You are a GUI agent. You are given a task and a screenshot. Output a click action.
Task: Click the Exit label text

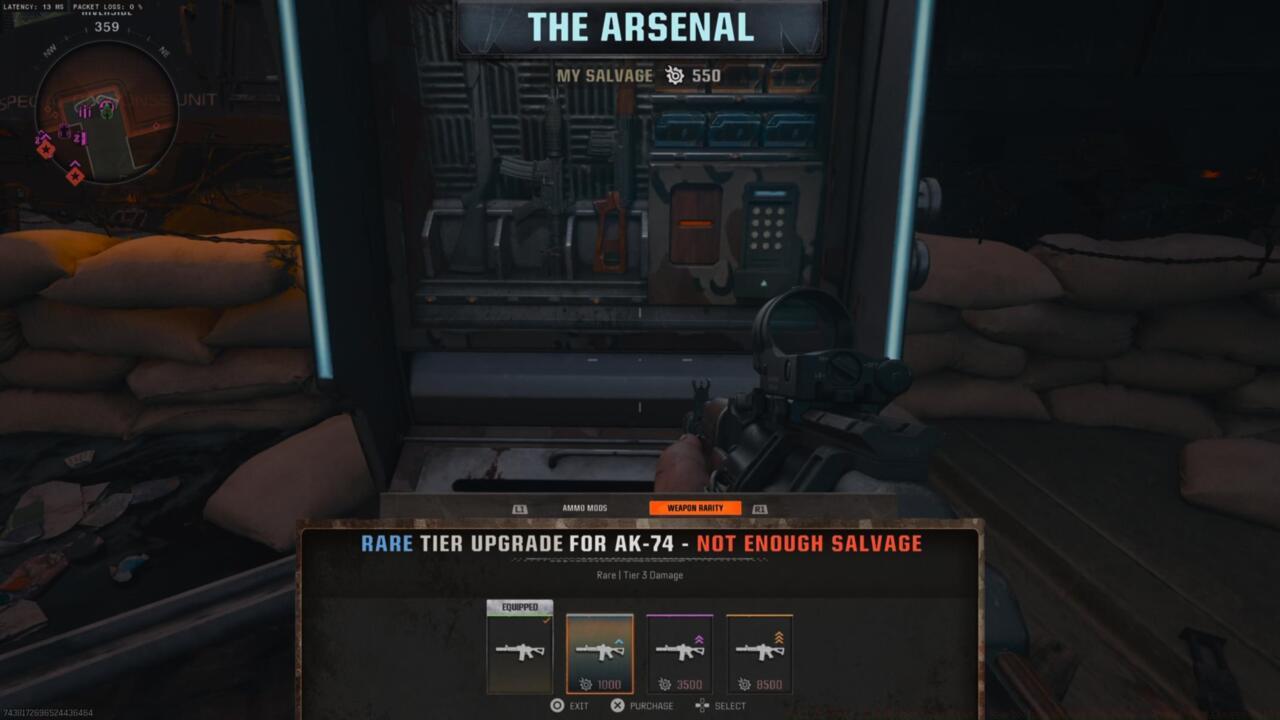point(580,705)
